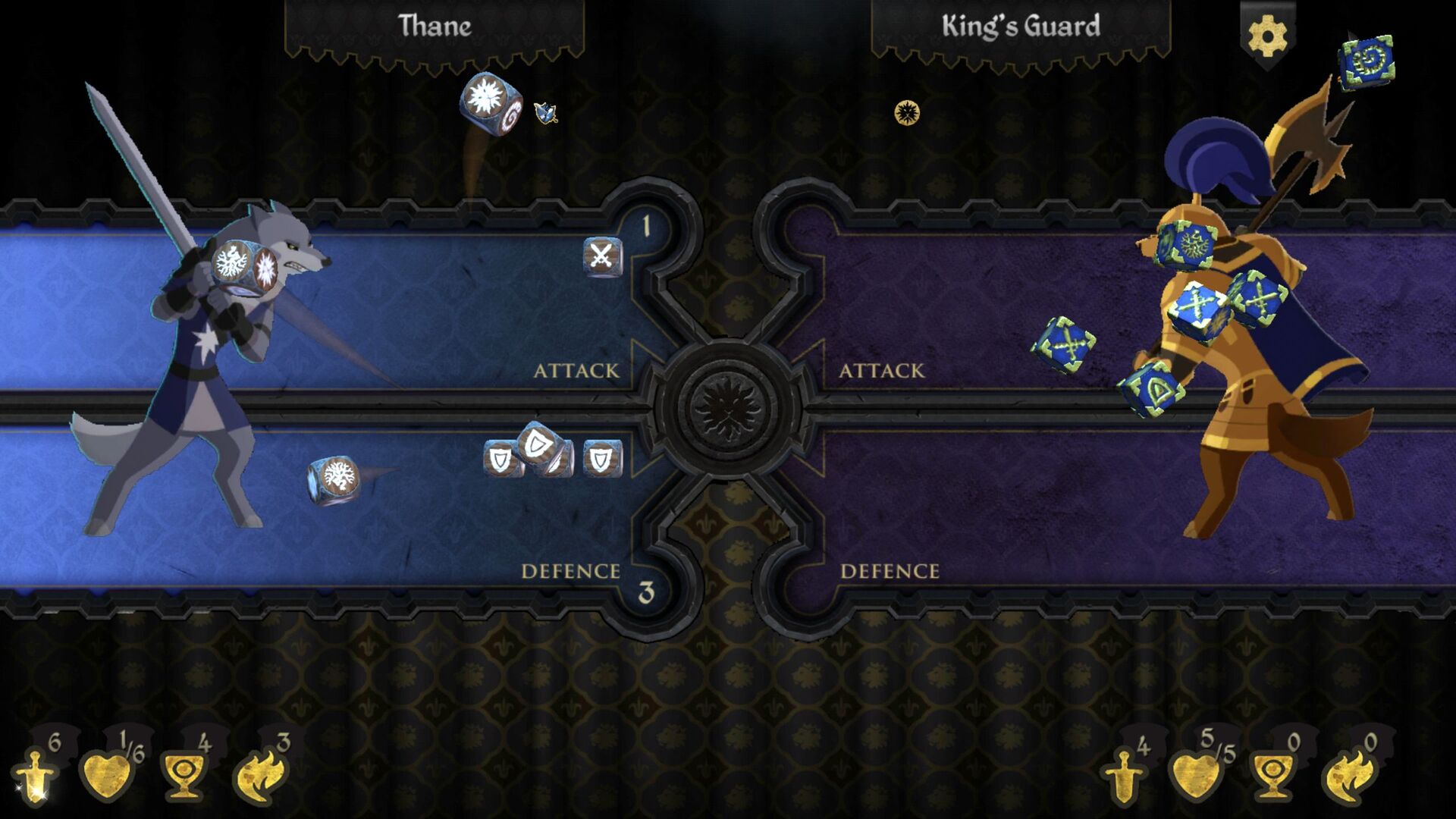Click the King's Guard name banner
Image resolution: width=1456 pixels, height=819 pixels.
tap(1020, 24)
